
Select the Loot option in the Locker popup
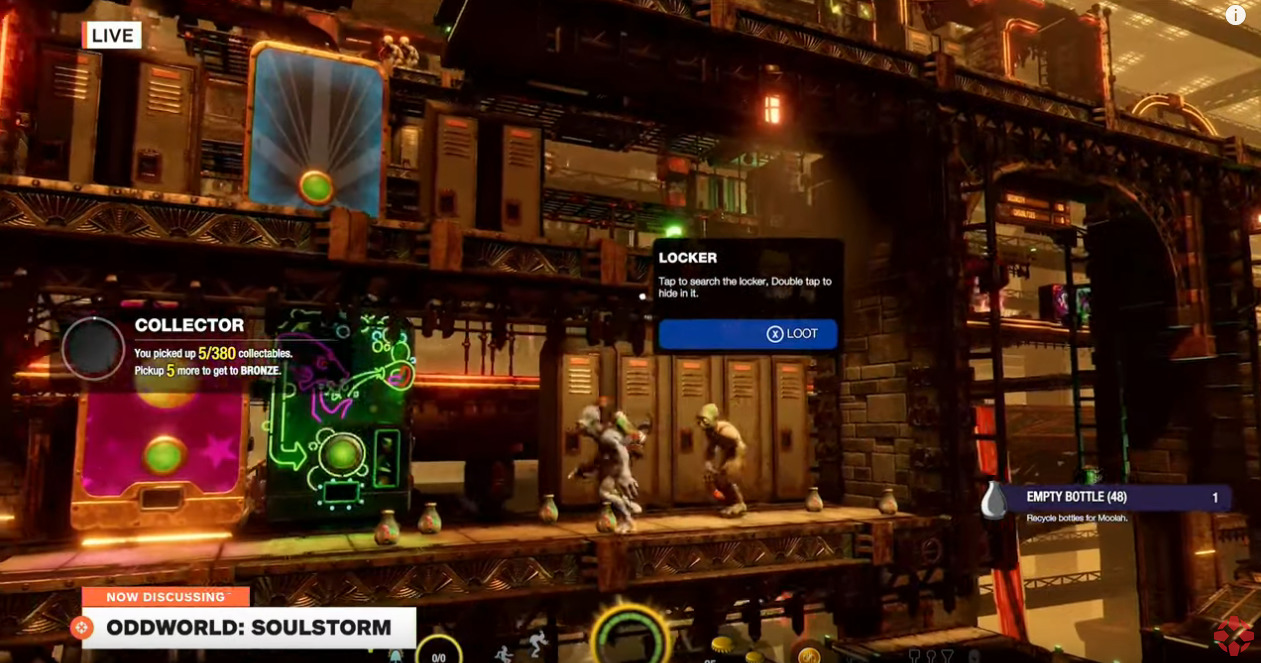tap(748, 334)
